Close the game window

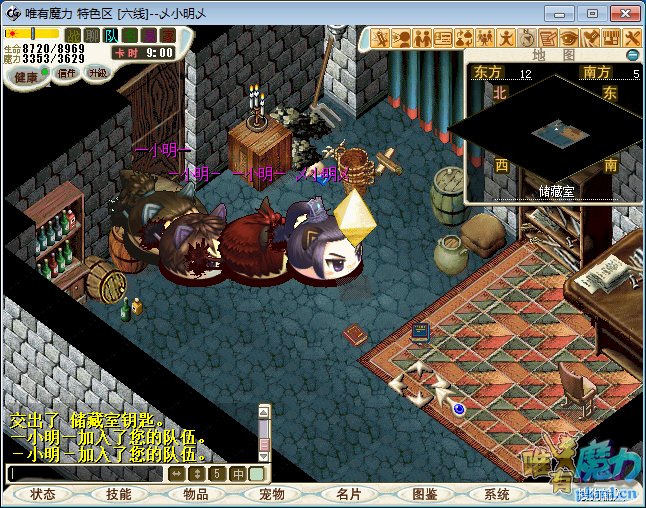pos(622,13)
